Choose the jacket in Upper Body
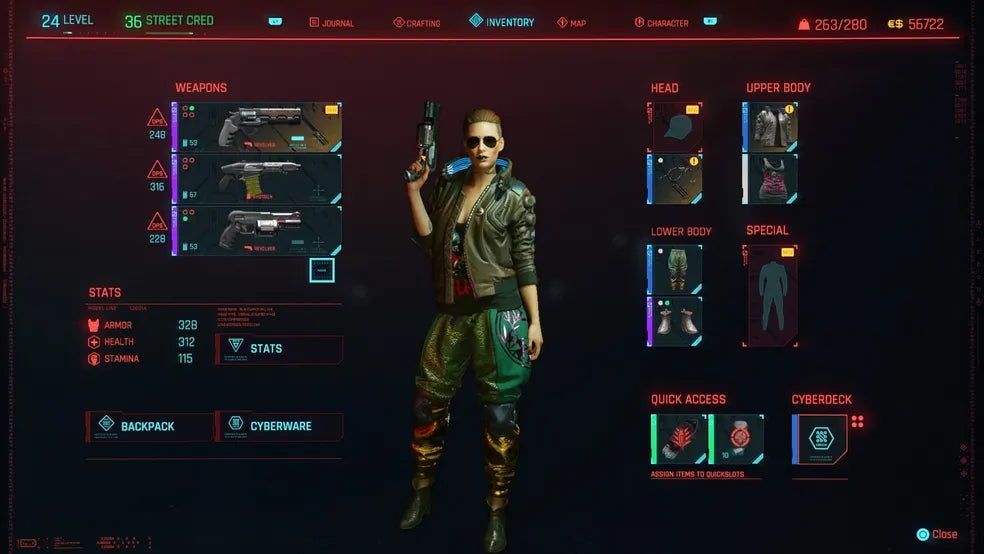984x554 pixels. [x=771, y=126]
